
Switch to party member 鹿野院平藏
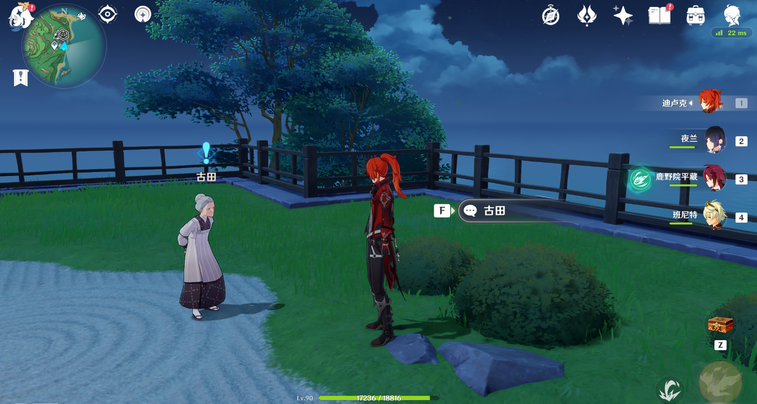click(714, 178)
